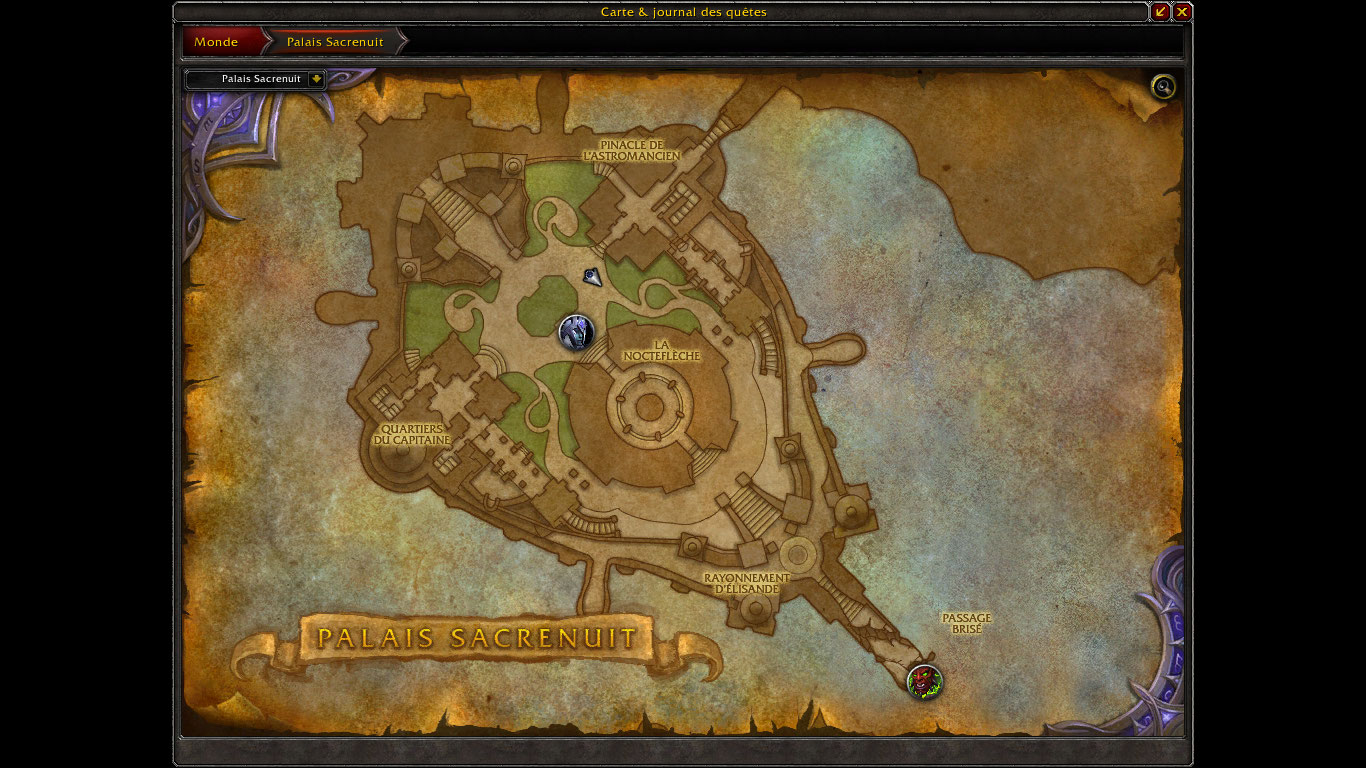Select the red demon boss icon
1366x768 pixels.
pyautogui.click(x=925, y=681)
